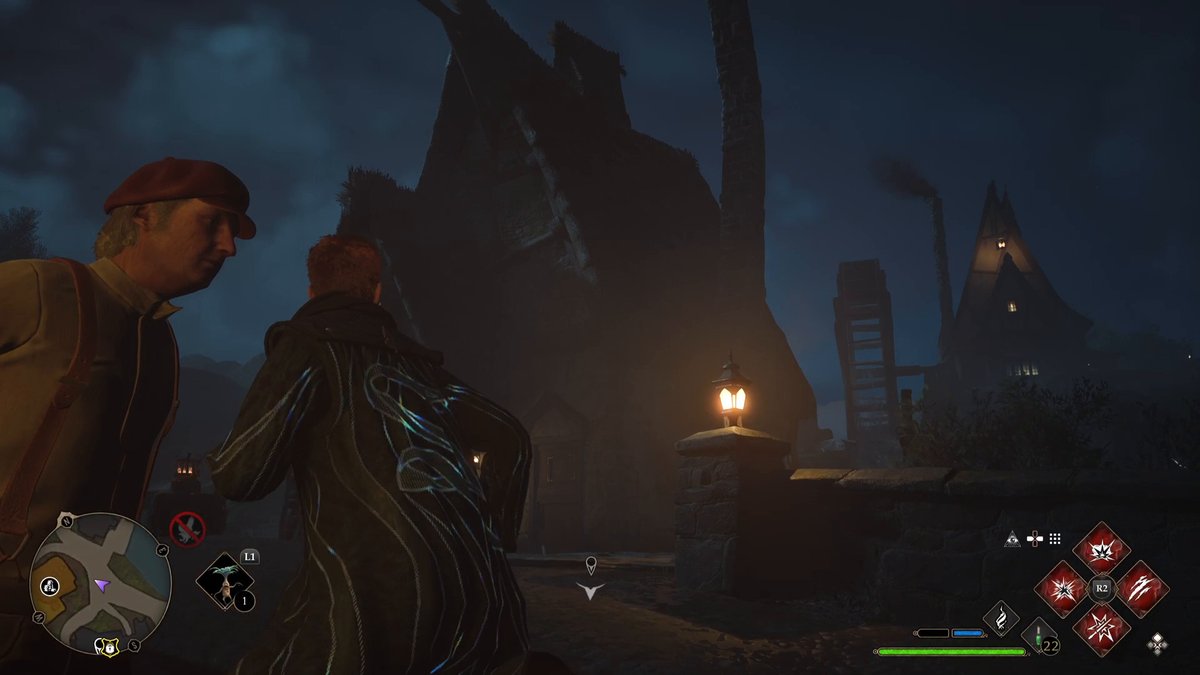1200x675 pixels.
Task: Activate the eye-in-triangle Revelio icon
Action: click(1013, 538)
